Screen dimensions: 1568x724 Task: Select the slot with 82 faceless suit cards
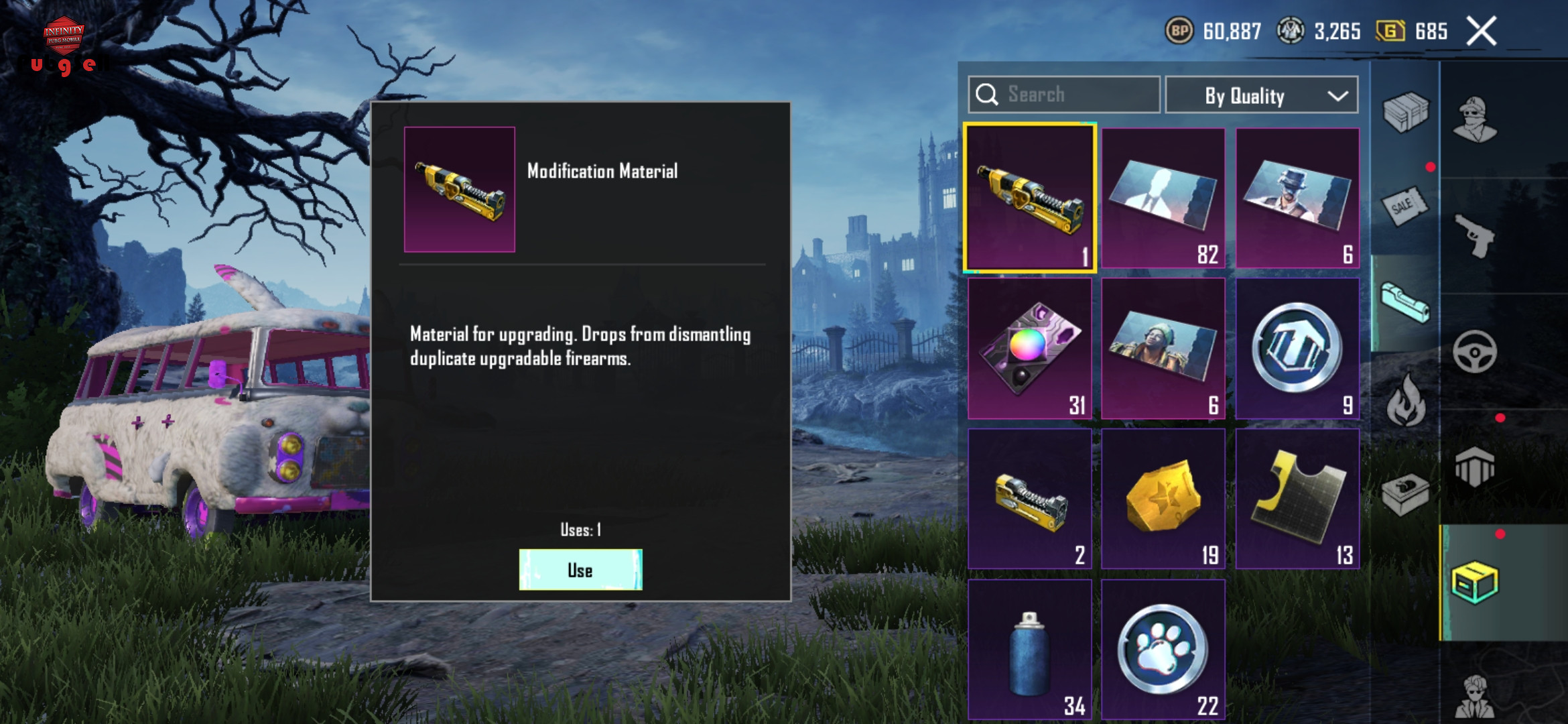pyautogui.click(x=1163, y=198)
